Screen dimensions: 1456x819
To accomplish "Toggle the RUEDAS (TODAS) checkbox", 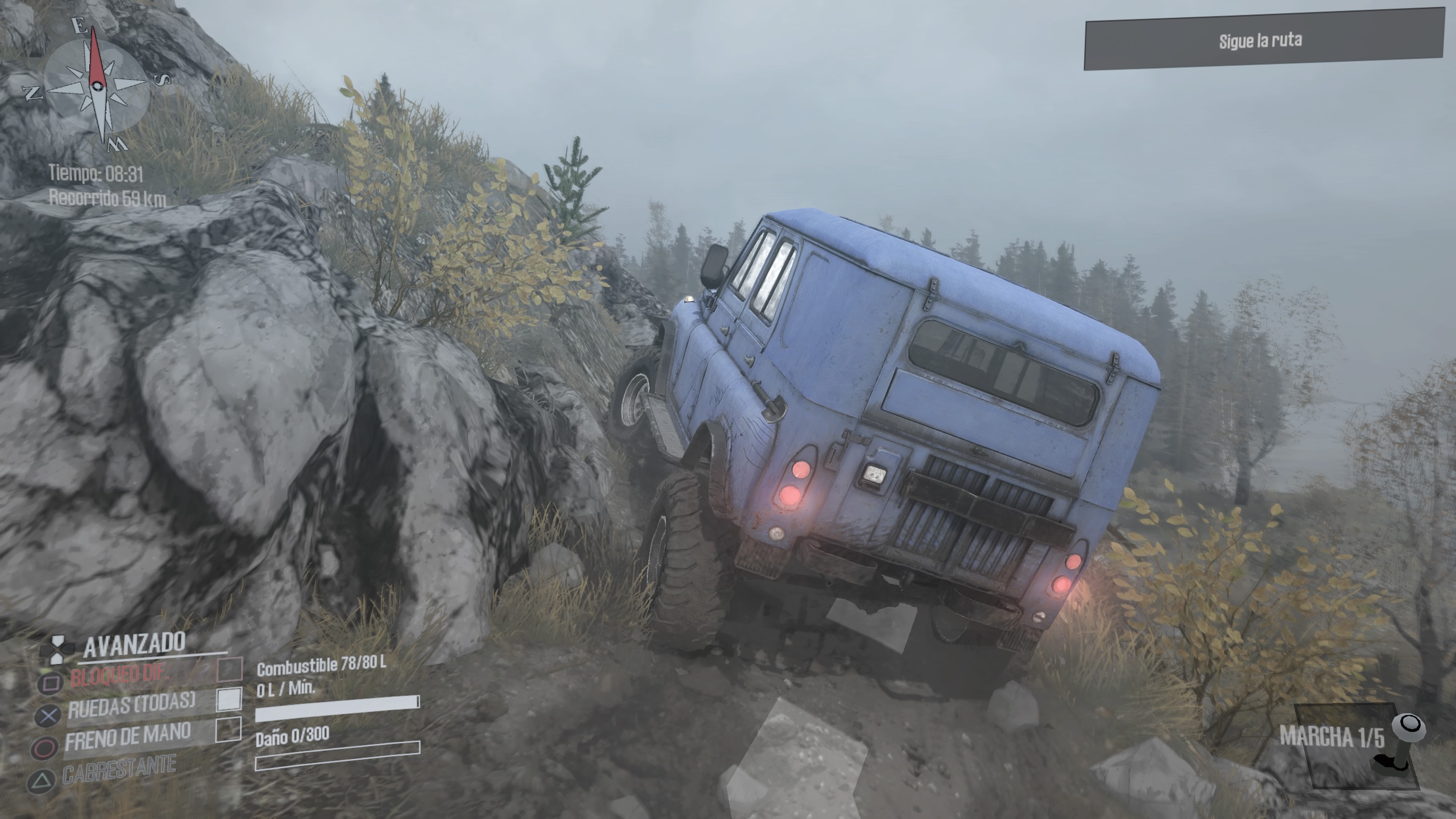I will tap(229, 699).
